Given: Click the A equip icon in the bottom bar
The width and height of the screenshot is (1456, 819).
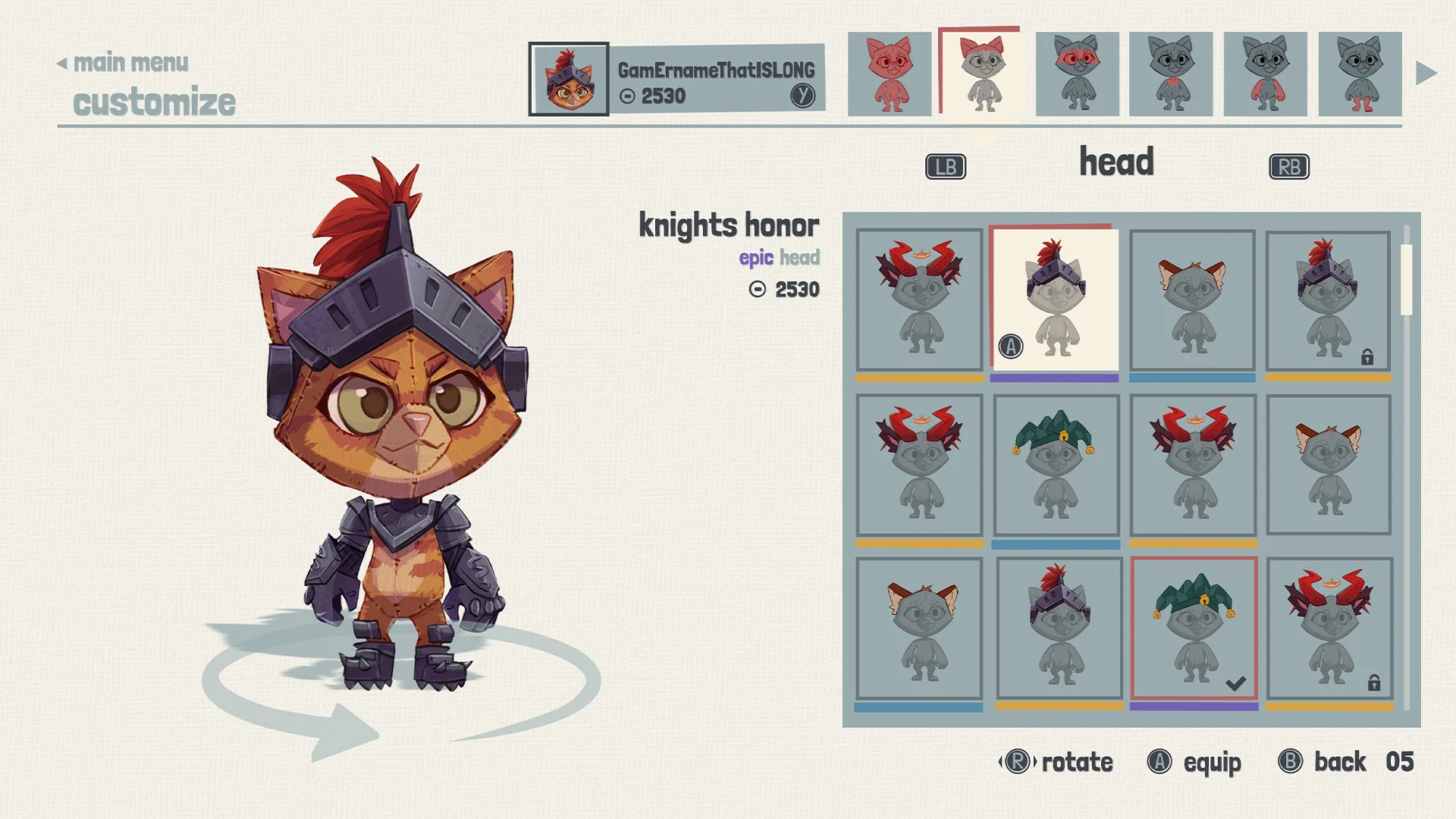Looking at the screenshot, I should 1159,763.
